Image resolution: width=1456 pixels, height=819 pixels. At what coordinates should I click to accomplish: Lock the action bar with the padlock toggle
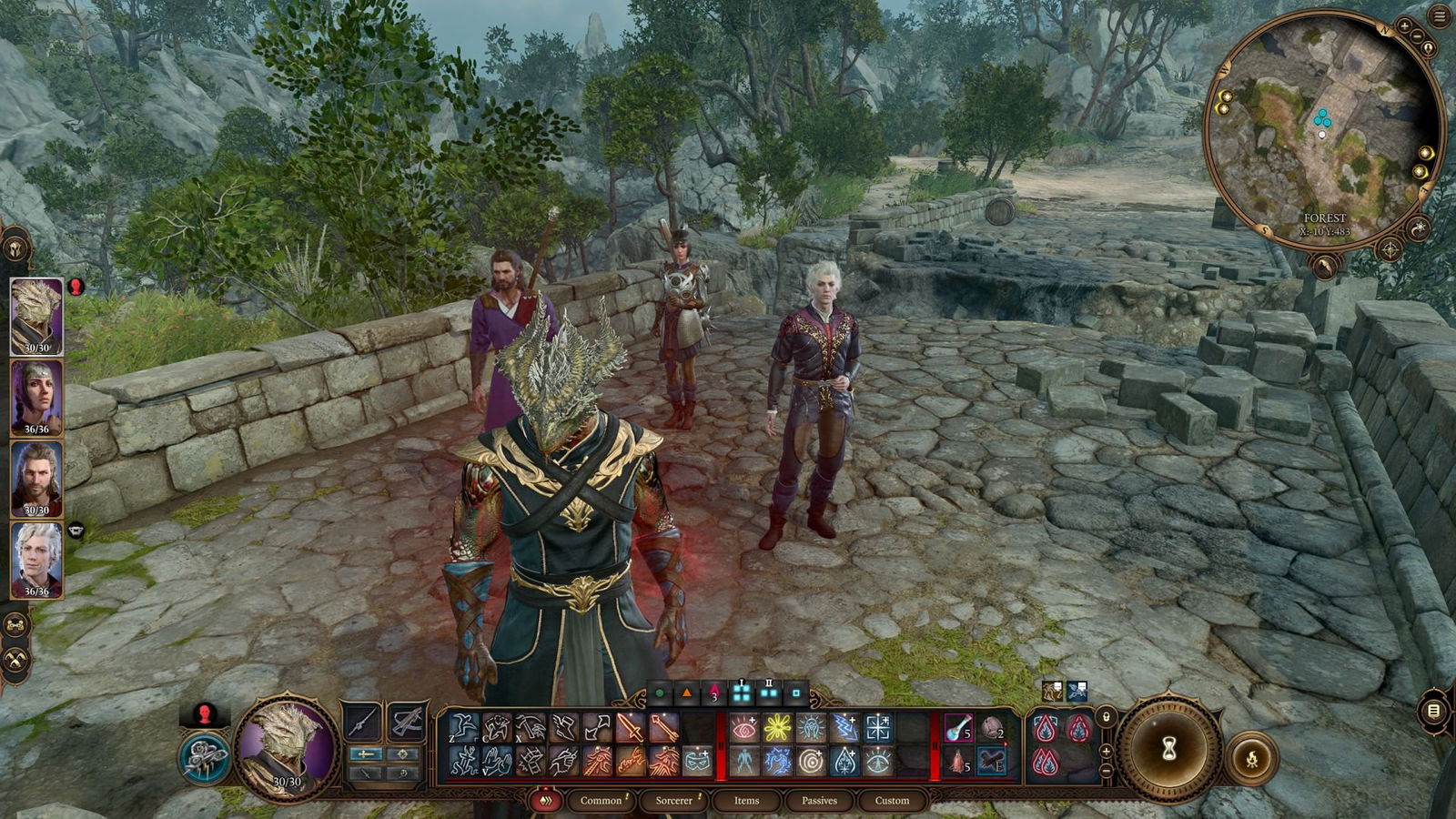point(1106,717)
